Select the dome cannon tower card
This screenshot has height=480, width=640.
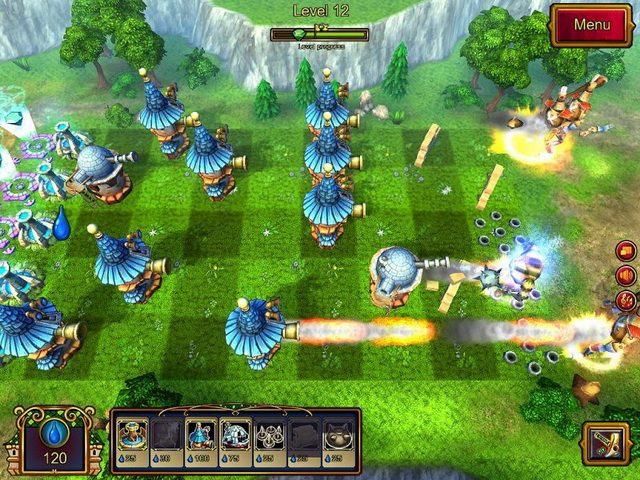[x=235, y=436]
